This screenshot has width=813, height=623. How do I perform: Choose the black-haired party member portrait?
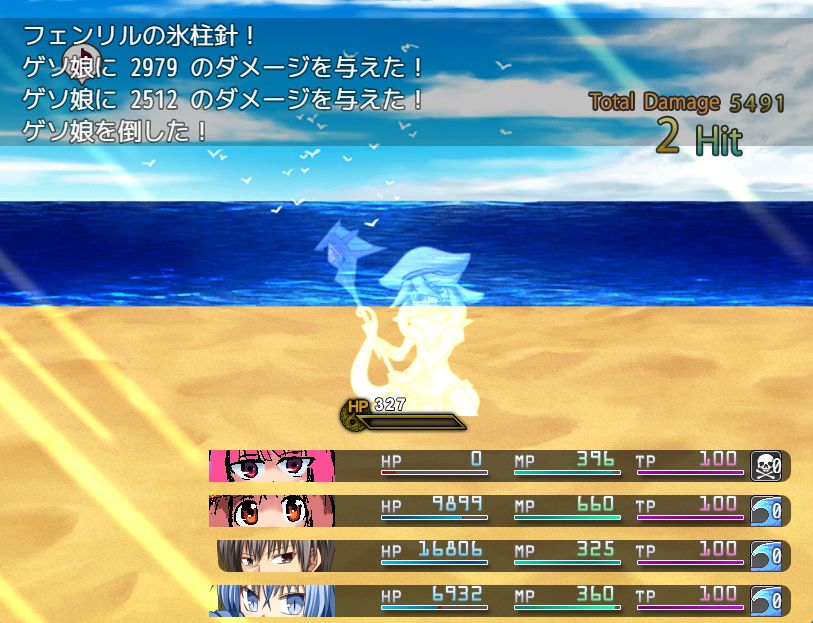tap(276, 556)
